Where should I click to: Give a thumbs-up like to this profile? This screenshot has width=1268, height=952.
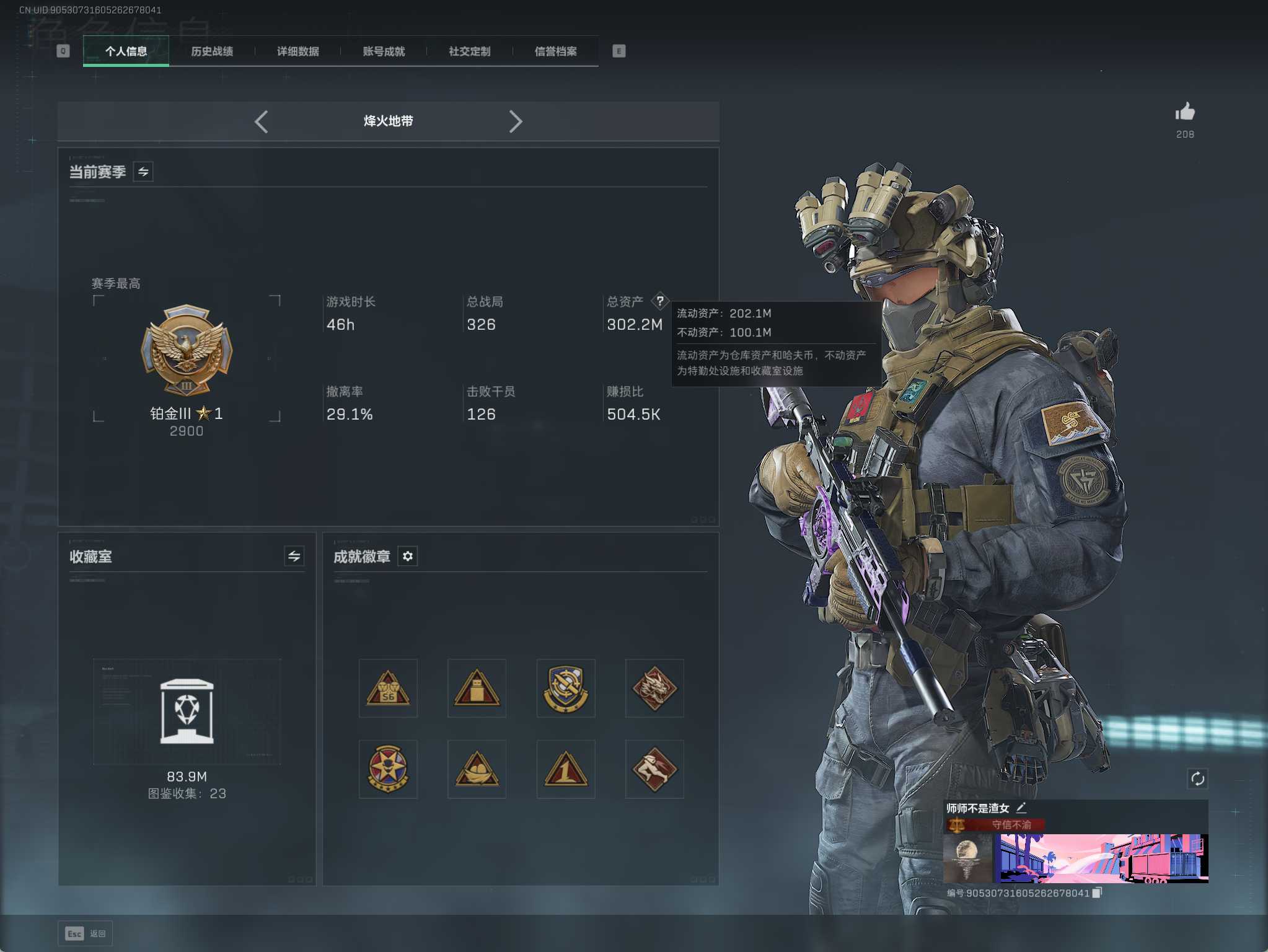click(x=1185, y=112)
